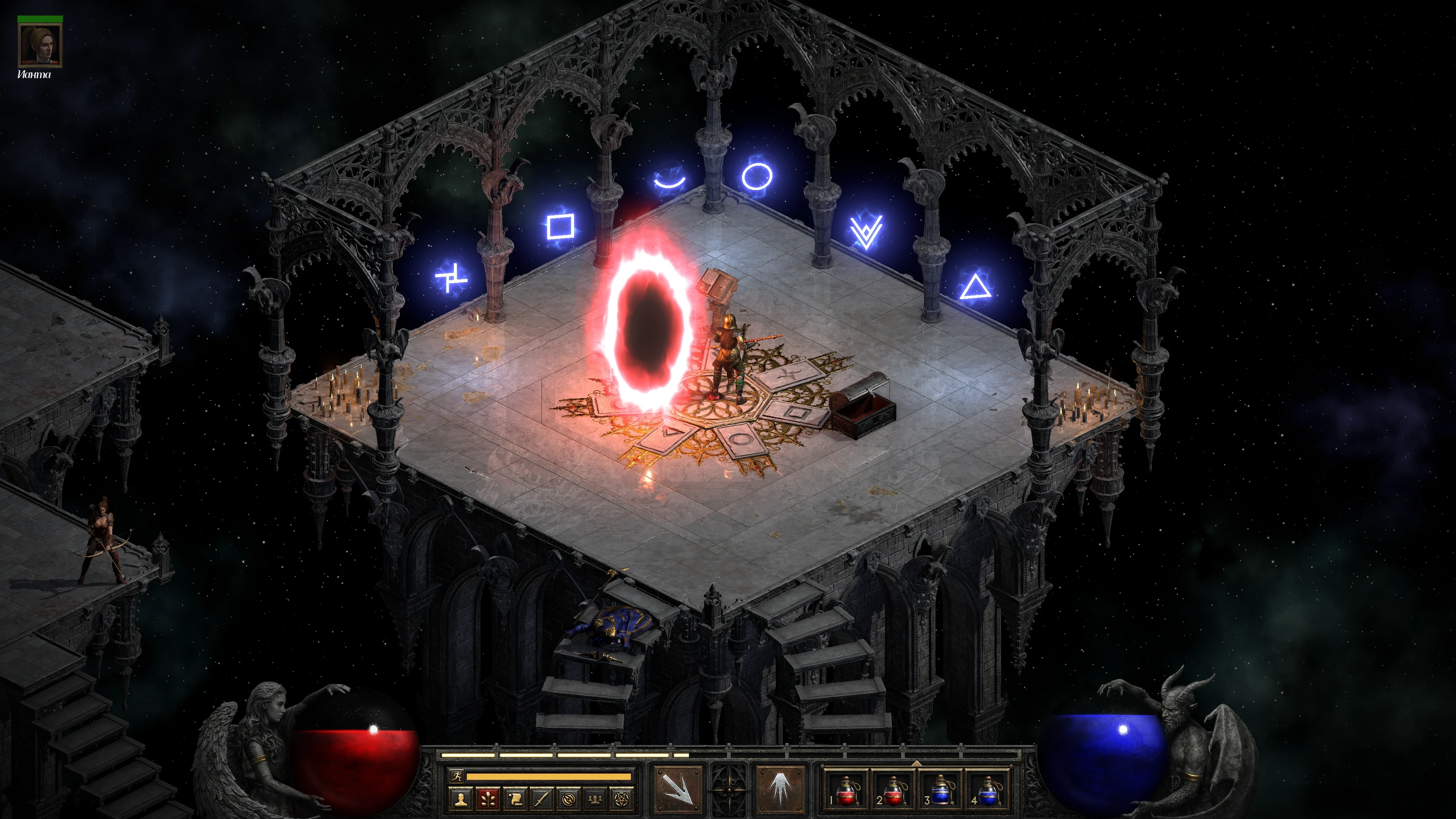1456x819 pixels.
Task: Open the party icon showing three figures
Action: (595, 799)
